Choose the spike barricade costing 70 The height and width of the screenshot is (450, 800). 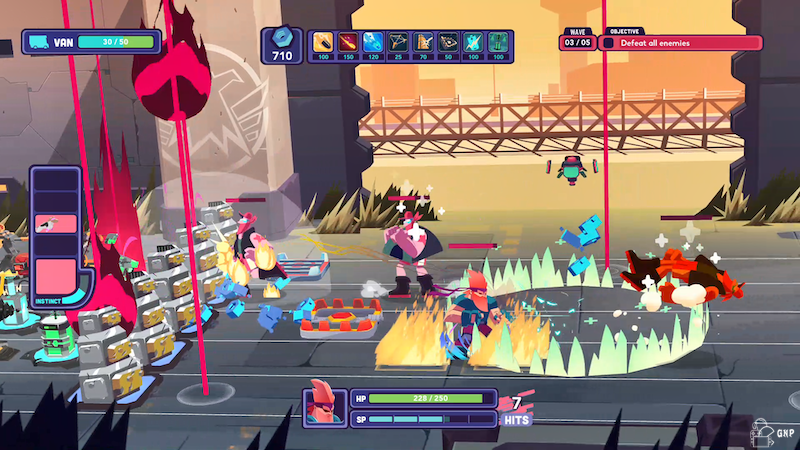(423, 42)
